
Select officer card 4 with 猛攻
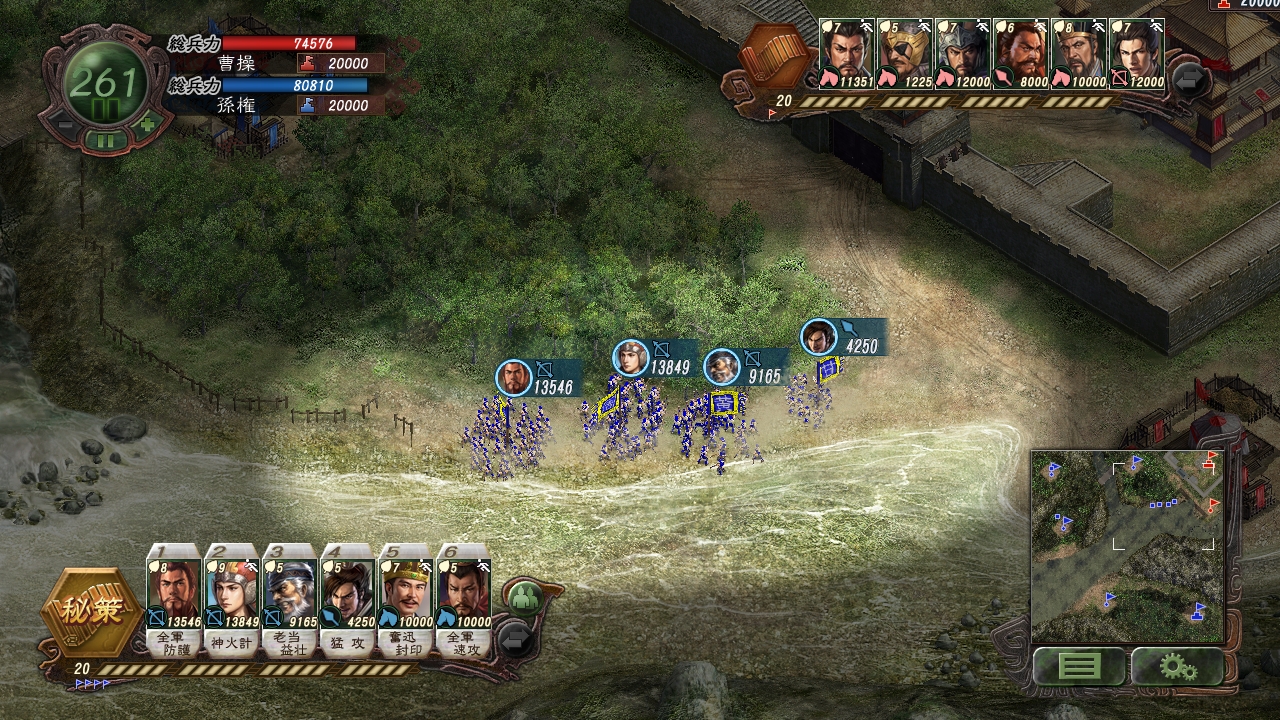(x=348, y=600)
